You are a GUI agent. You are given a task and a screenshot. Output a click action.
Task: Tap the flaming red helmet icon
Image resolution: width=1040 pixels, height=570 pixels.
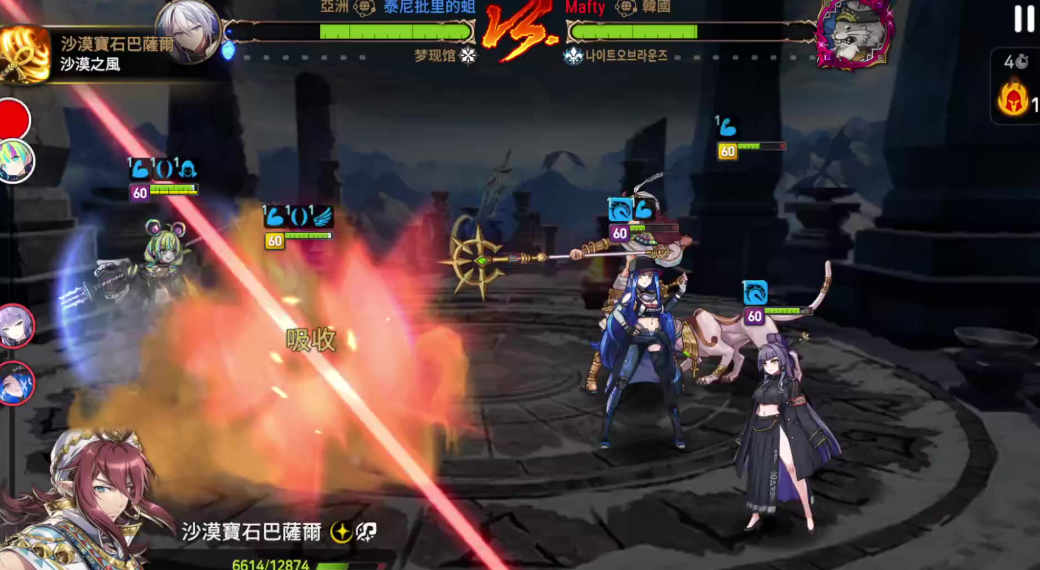[1012, 99]
